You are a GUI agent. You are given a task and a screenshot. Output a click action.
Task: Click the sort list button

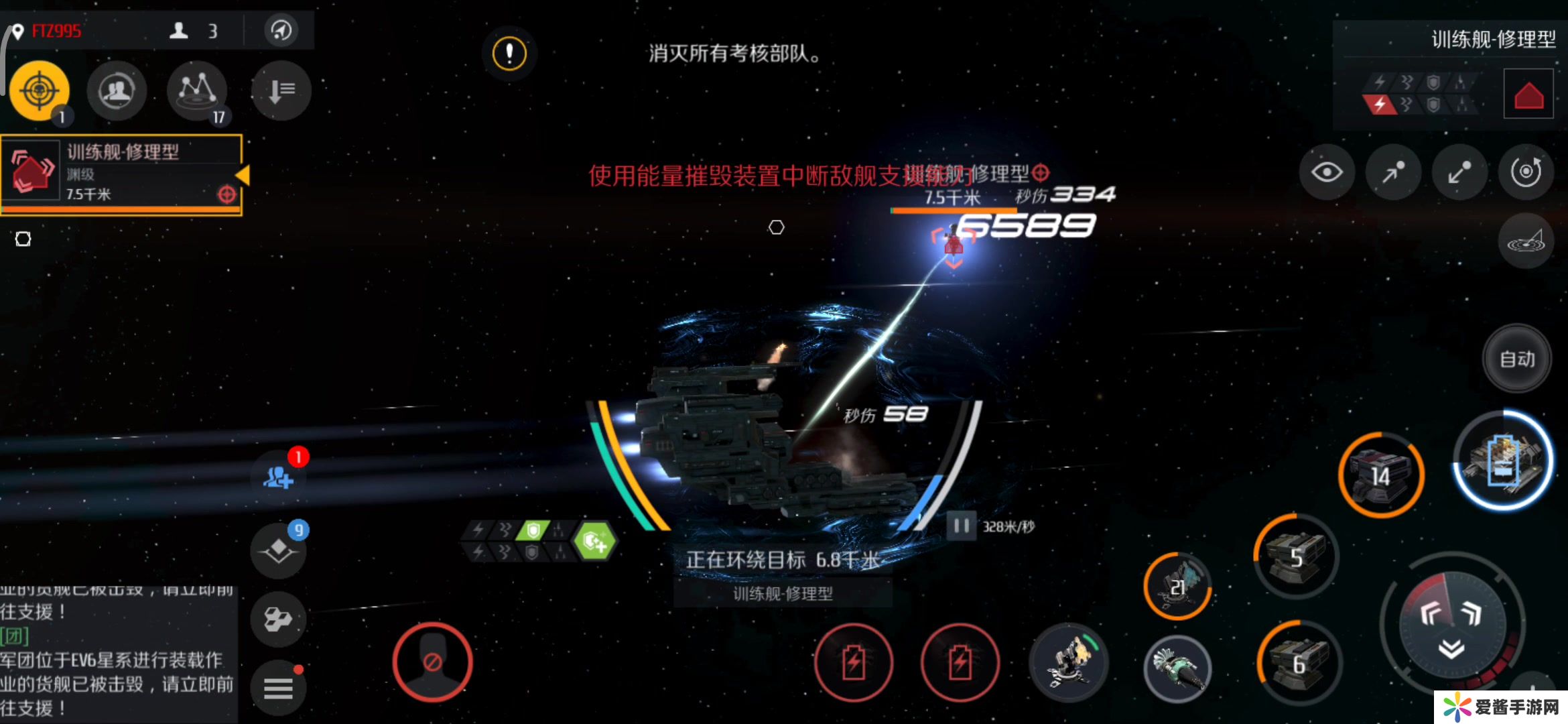pos(281,90)
